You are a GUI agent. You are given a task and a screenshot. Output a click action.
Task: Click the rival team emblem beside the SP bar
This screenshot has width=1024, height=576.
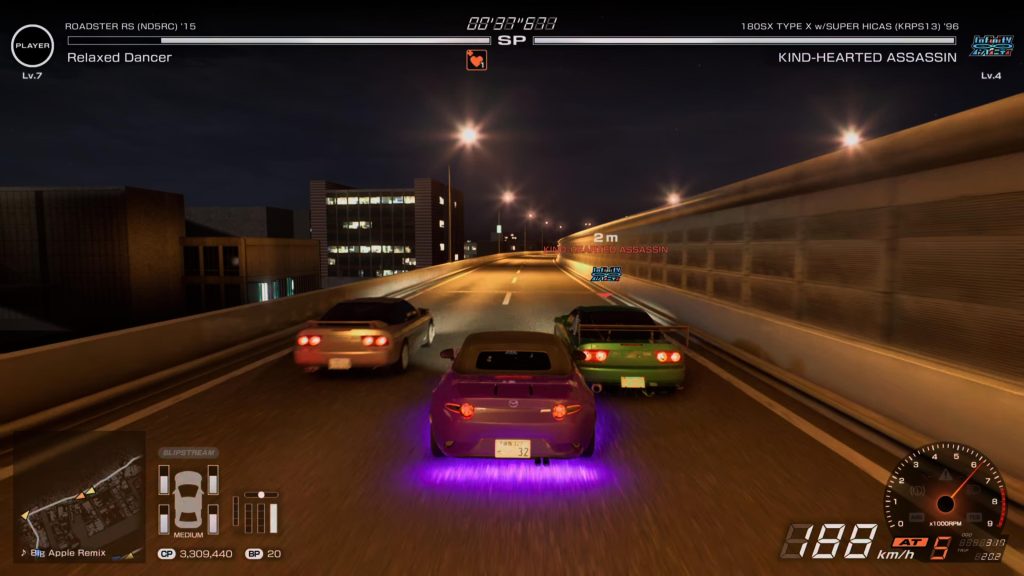click(990, 45)
